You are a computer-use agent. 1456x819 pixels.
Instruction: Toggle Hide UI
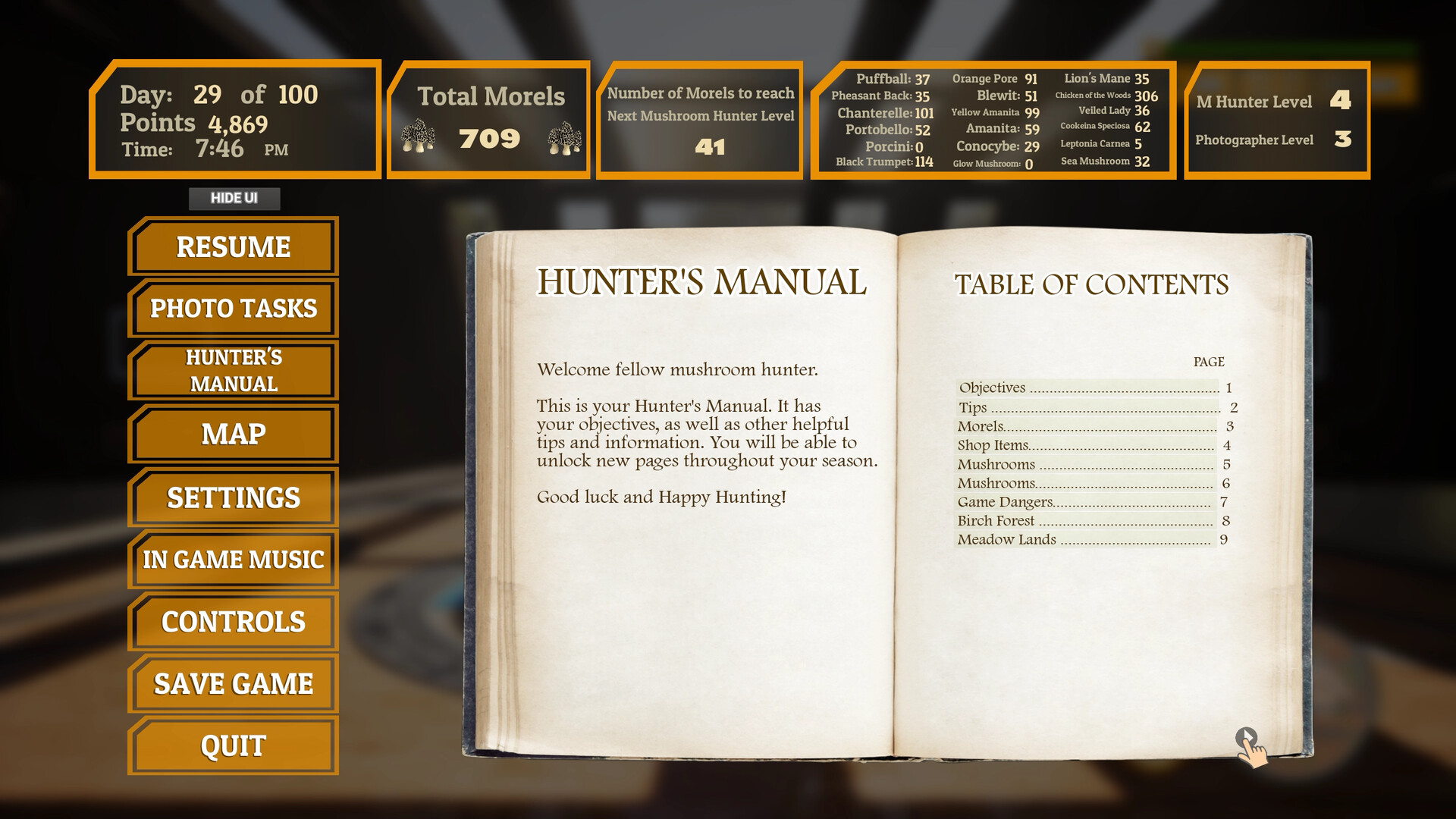234,199
